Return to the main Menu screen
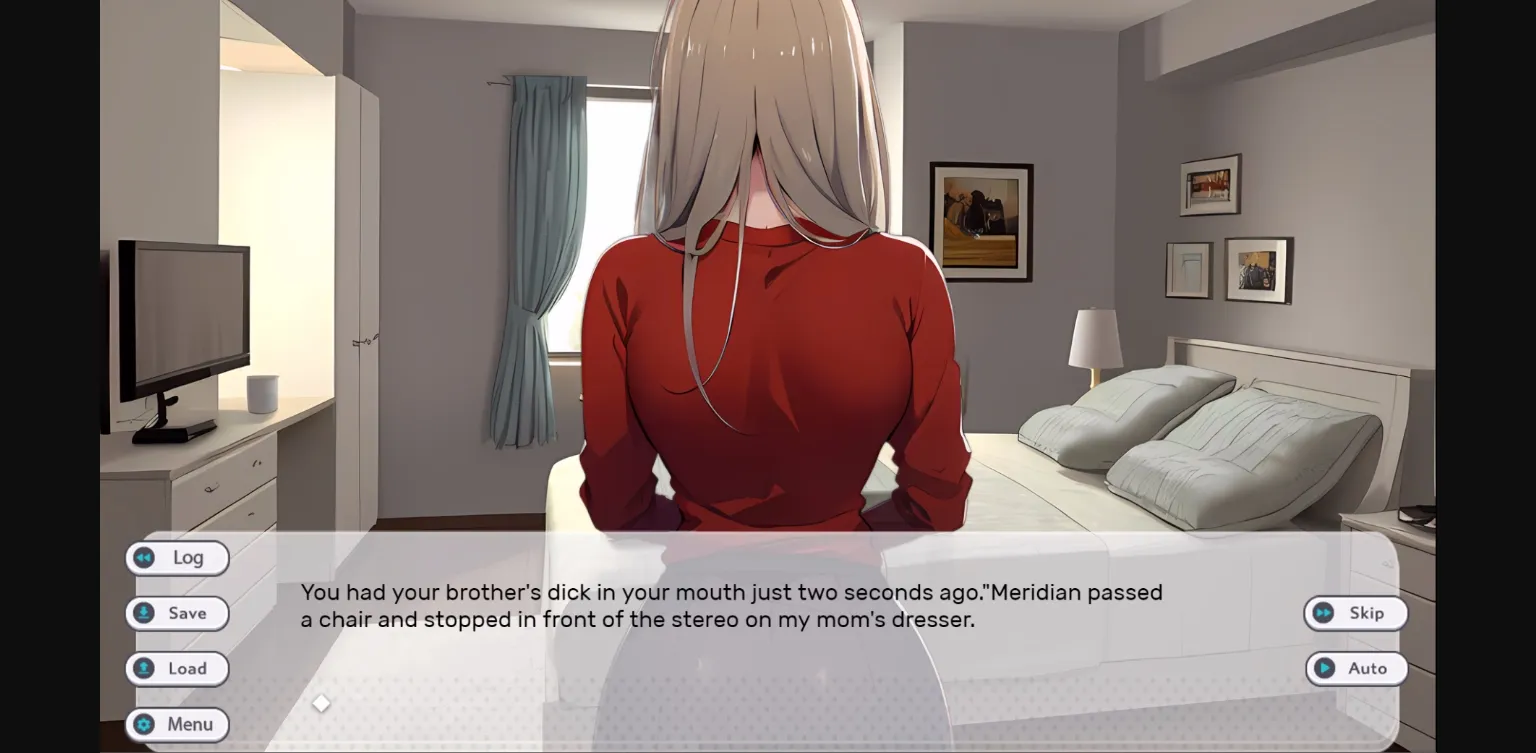Viewport: 1536px width, 753px height. 177,724
